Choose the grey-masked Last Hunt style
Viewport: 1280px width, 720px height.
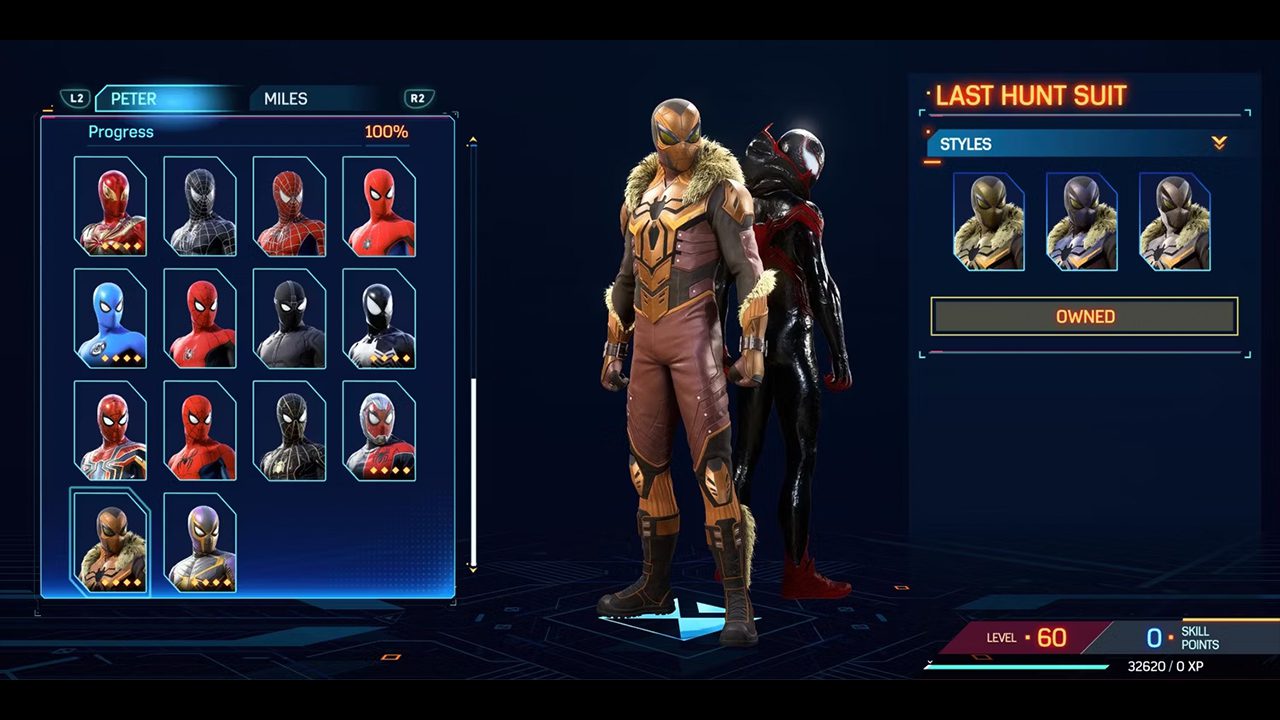click(x=1174, y=222)
